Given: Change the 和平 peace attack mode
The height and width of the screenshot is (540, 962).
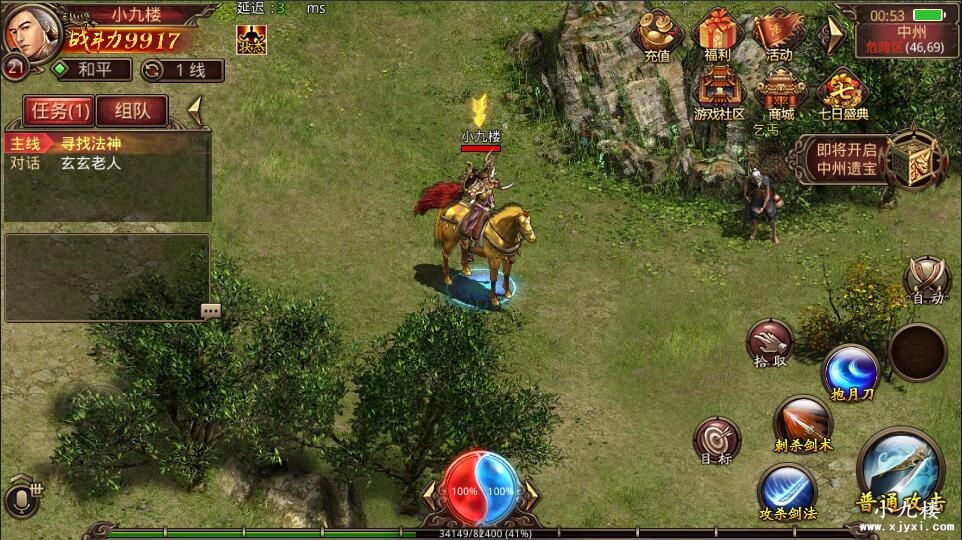Looking at the screenshot, I should click(92, 70).
